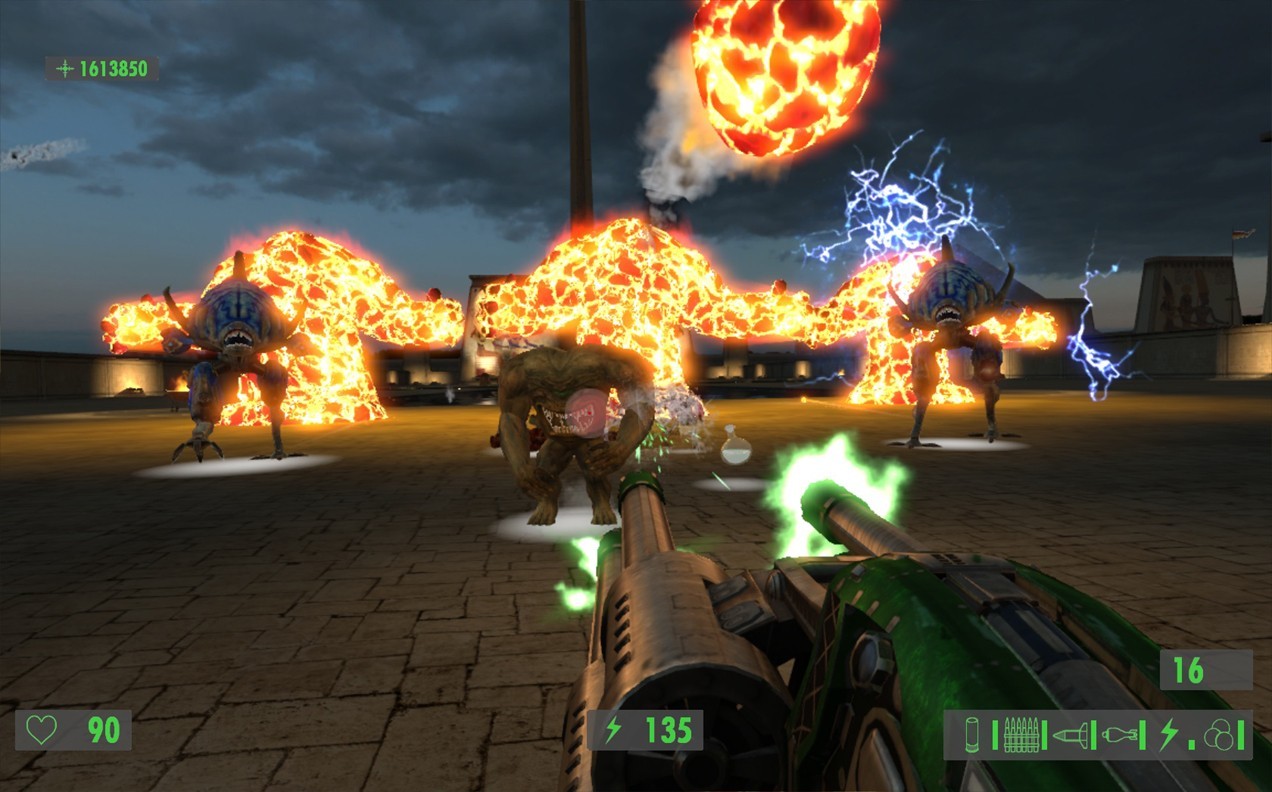Select the shotgun shell ammo icon
This screenshot has height=792, width=1272.
click(x=973, y=735)
